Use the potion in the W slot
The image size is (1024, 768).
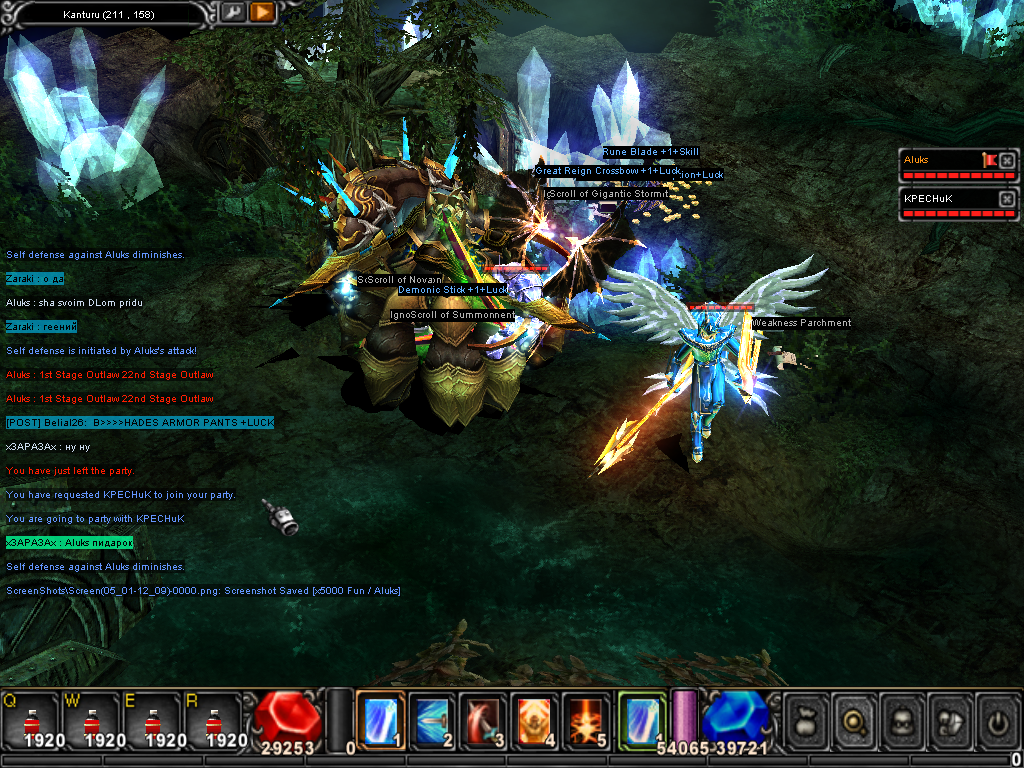(x=92, y=720)
